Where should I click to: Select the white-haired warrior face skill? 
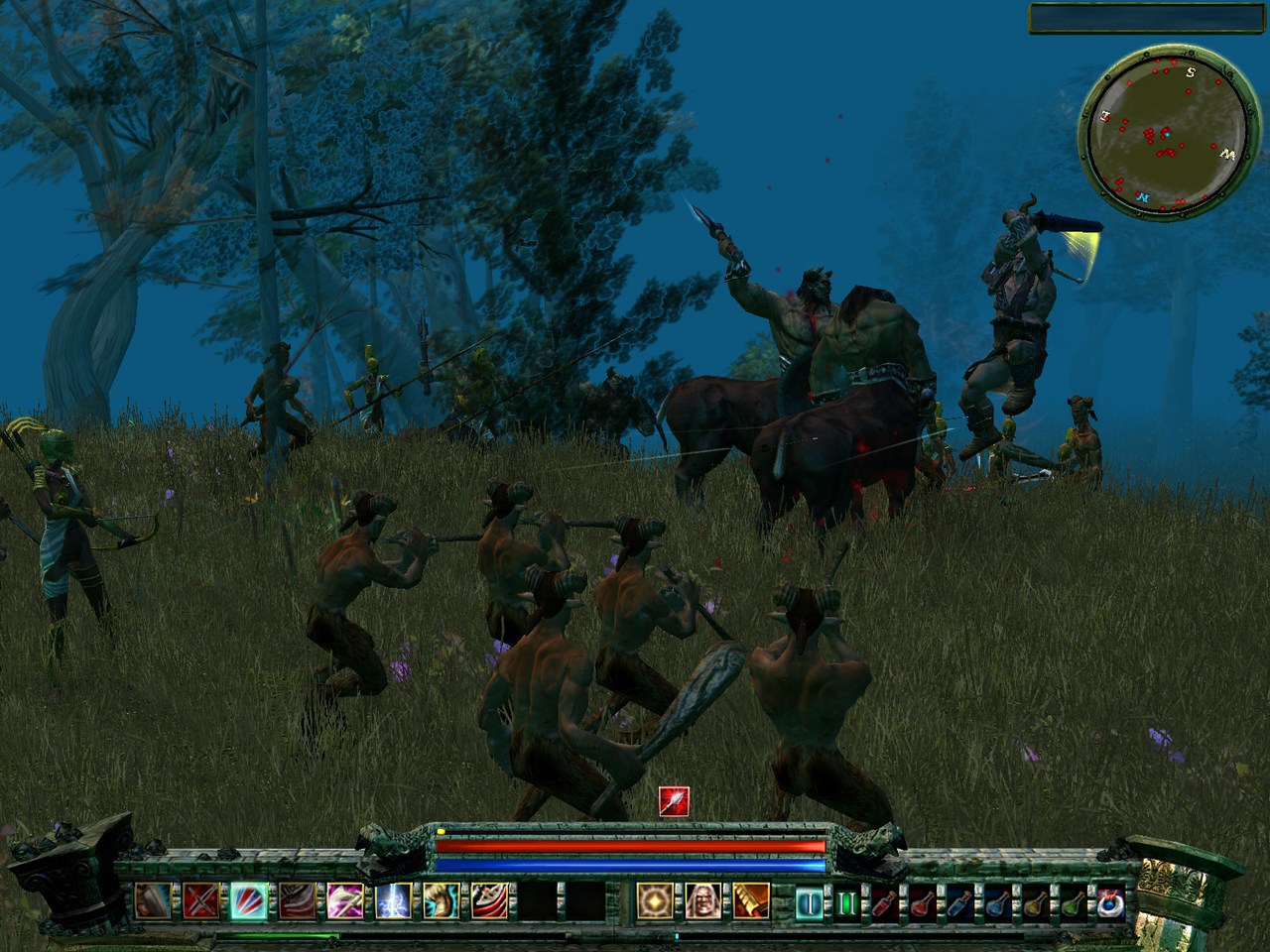click(702, 900)
